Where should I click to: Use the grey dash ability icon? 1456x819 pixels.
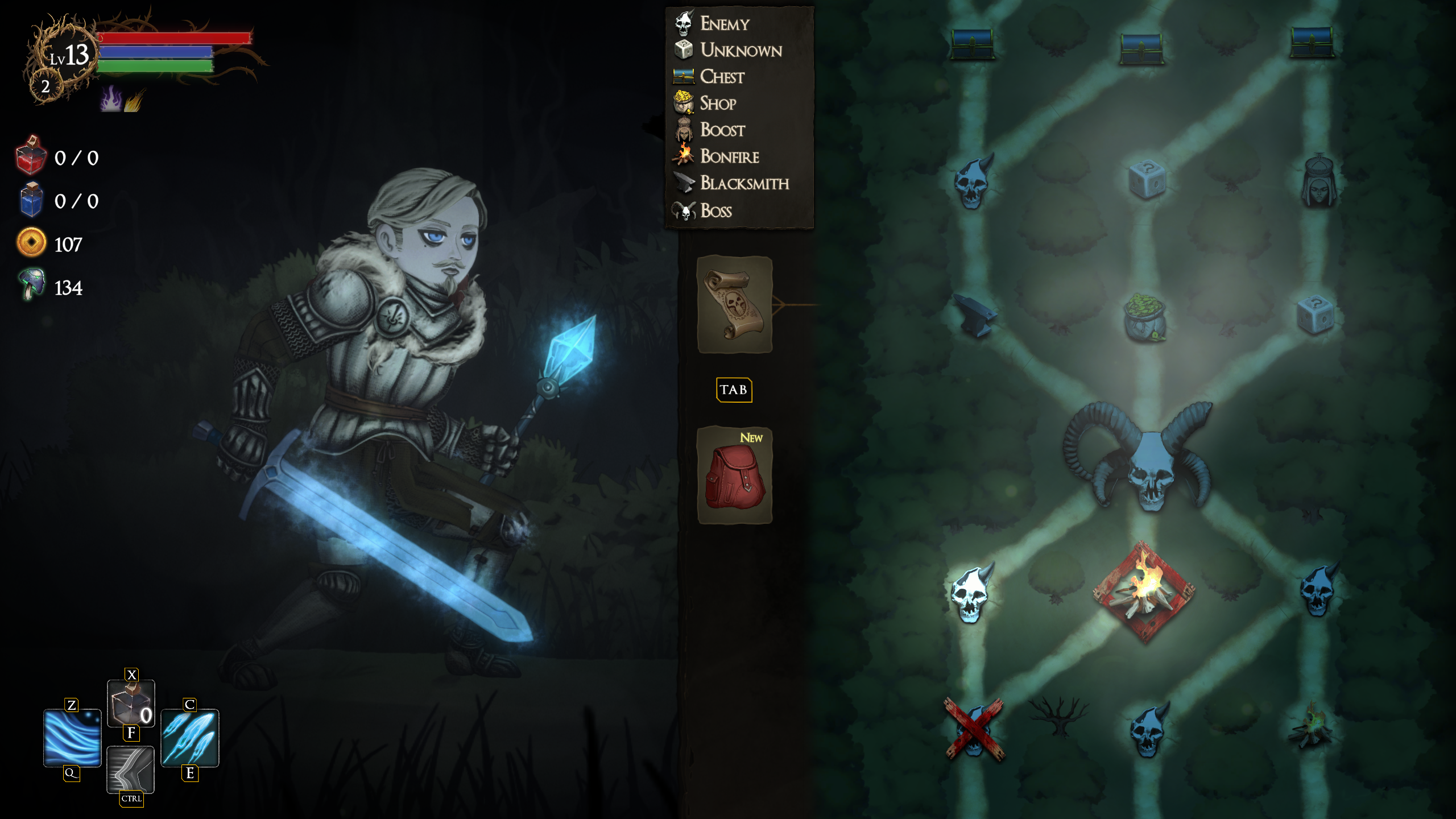[131, 769]
